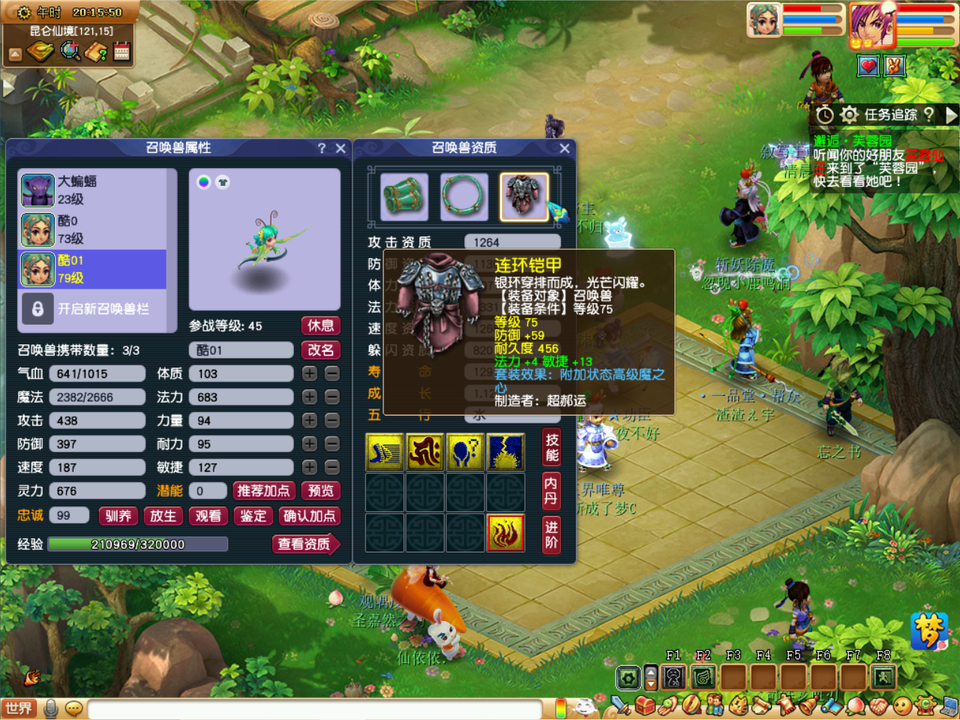Confirm stat points with 确认加点

pyautogui.click(x=310, y=516)
